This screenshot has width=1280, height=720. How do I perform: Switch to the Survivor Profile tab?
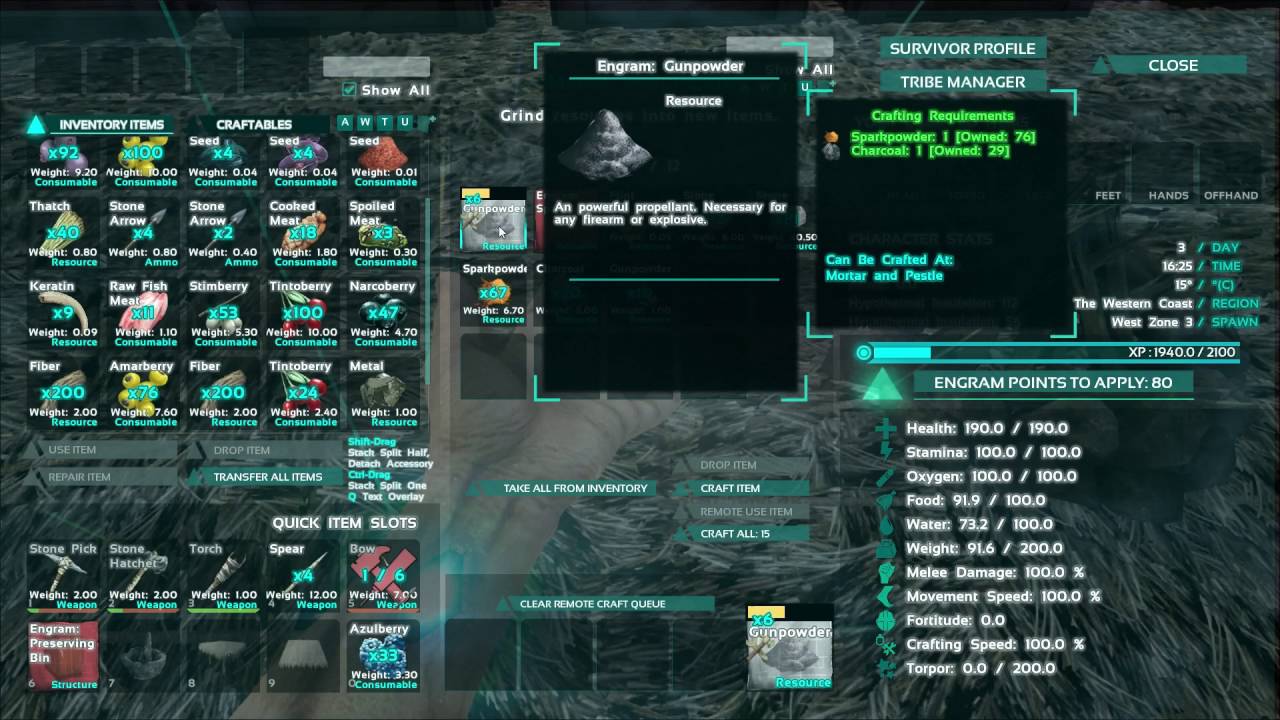(962, 48)
